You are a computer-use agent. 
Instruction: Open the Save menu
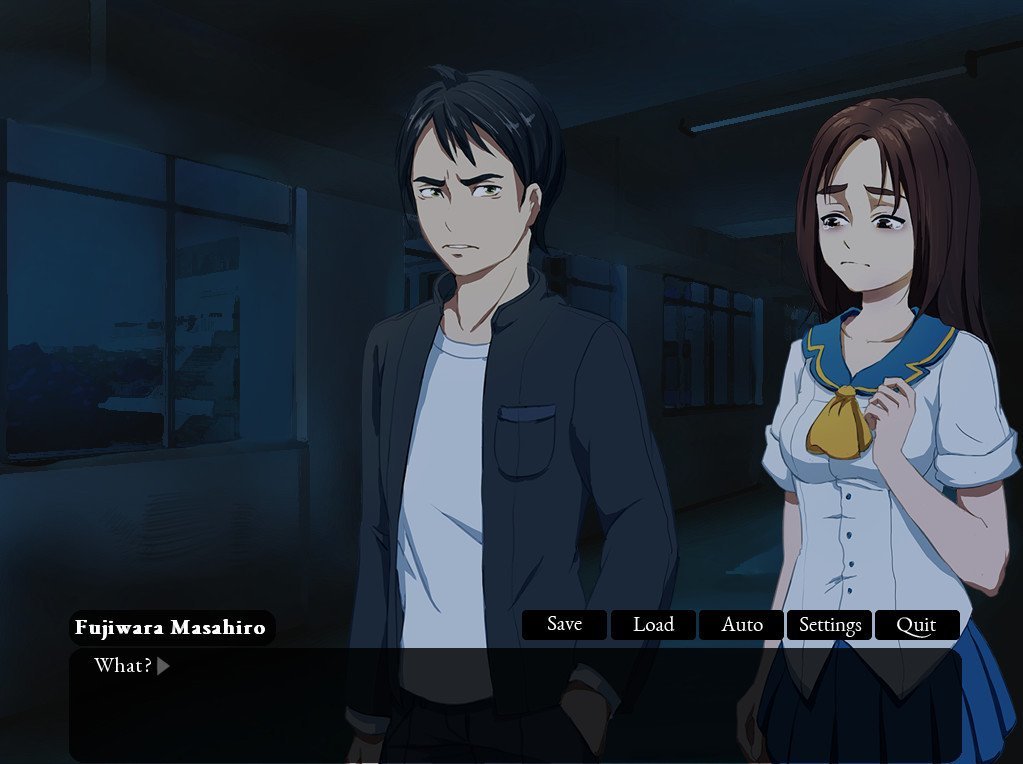click(565, 625)
